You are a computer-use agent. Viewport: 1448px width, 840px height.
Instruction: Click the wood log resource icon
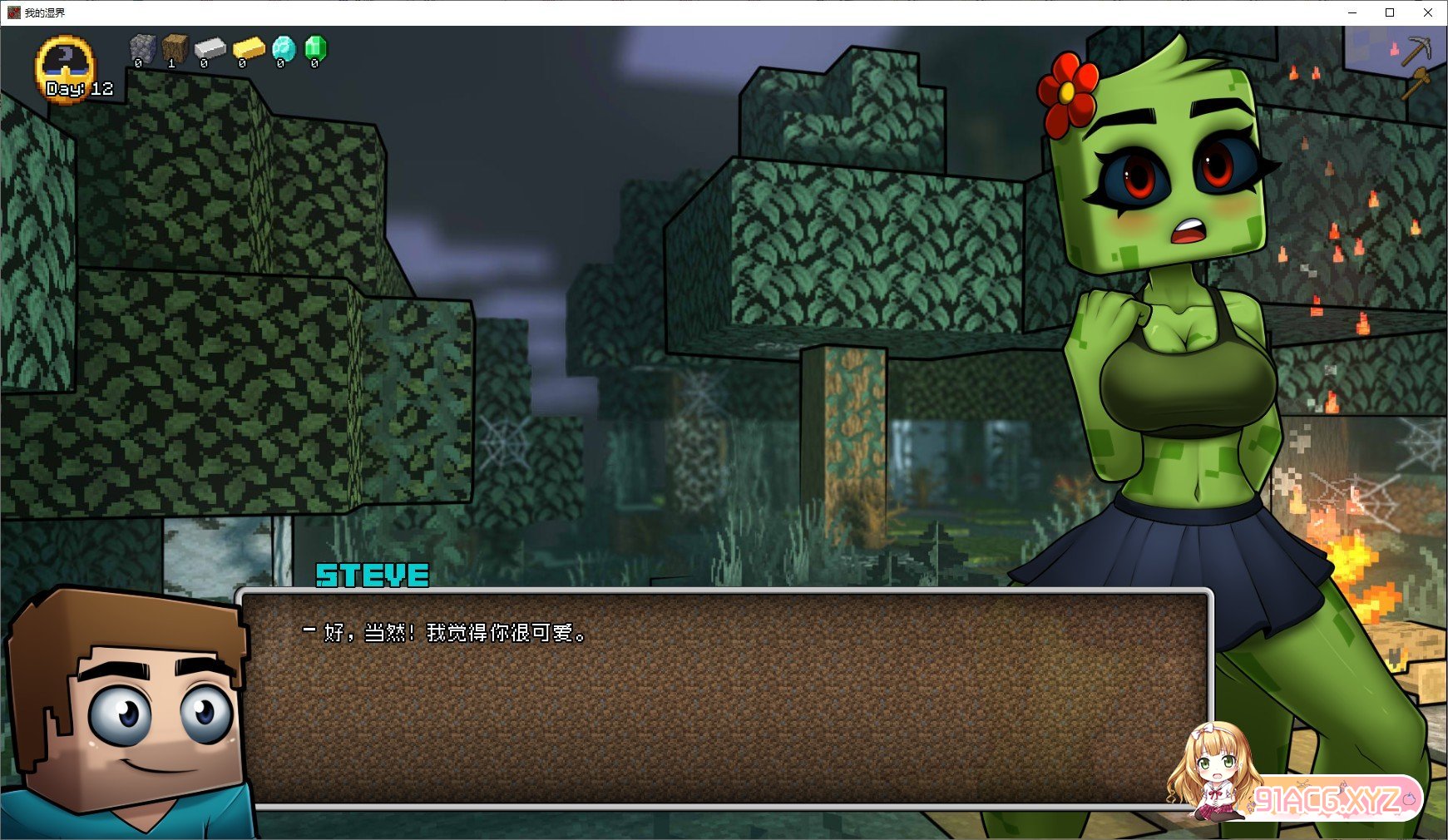point(175,48)
